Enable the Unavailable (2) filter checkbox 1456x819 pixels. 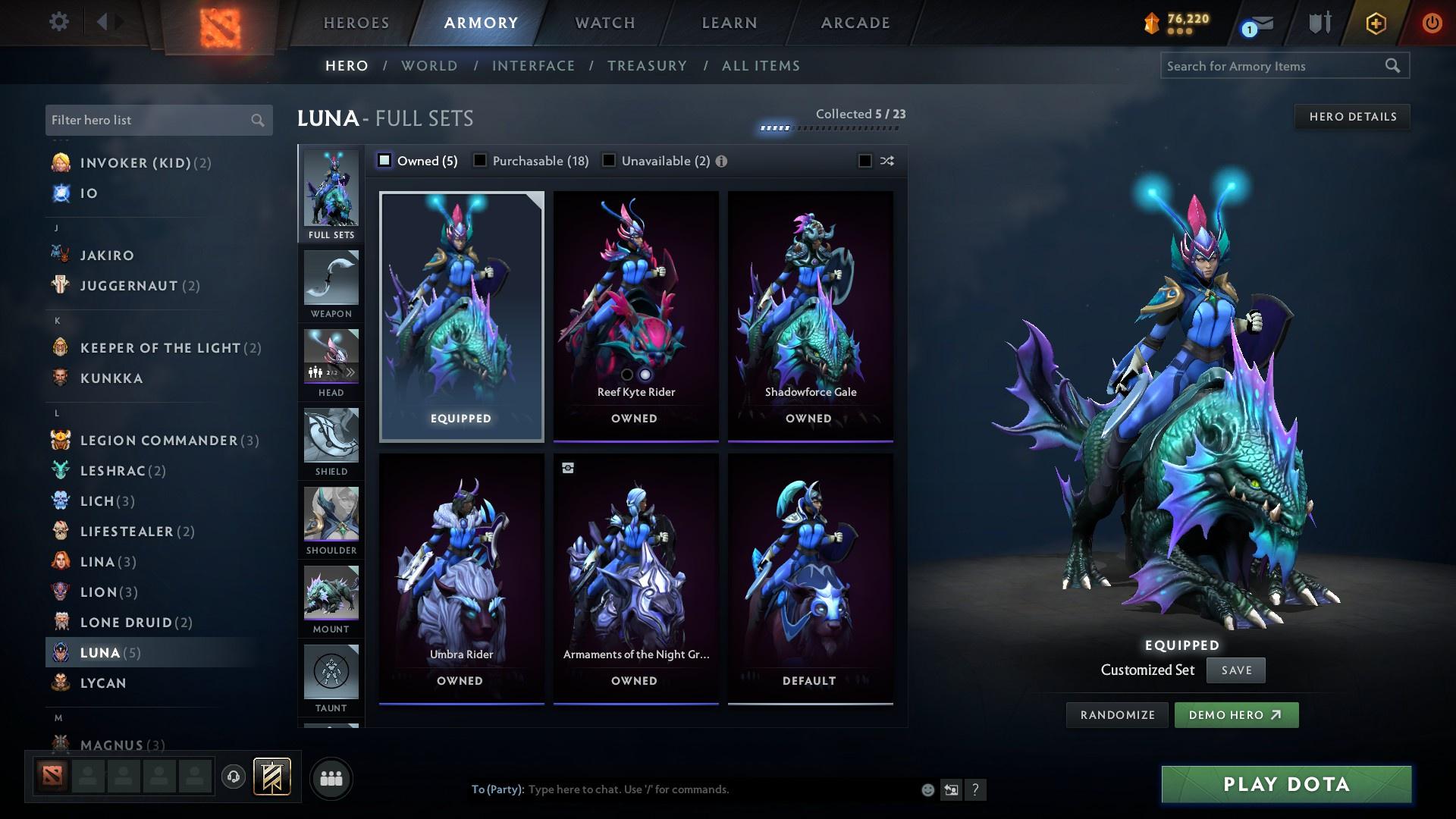tap(608, 161)
